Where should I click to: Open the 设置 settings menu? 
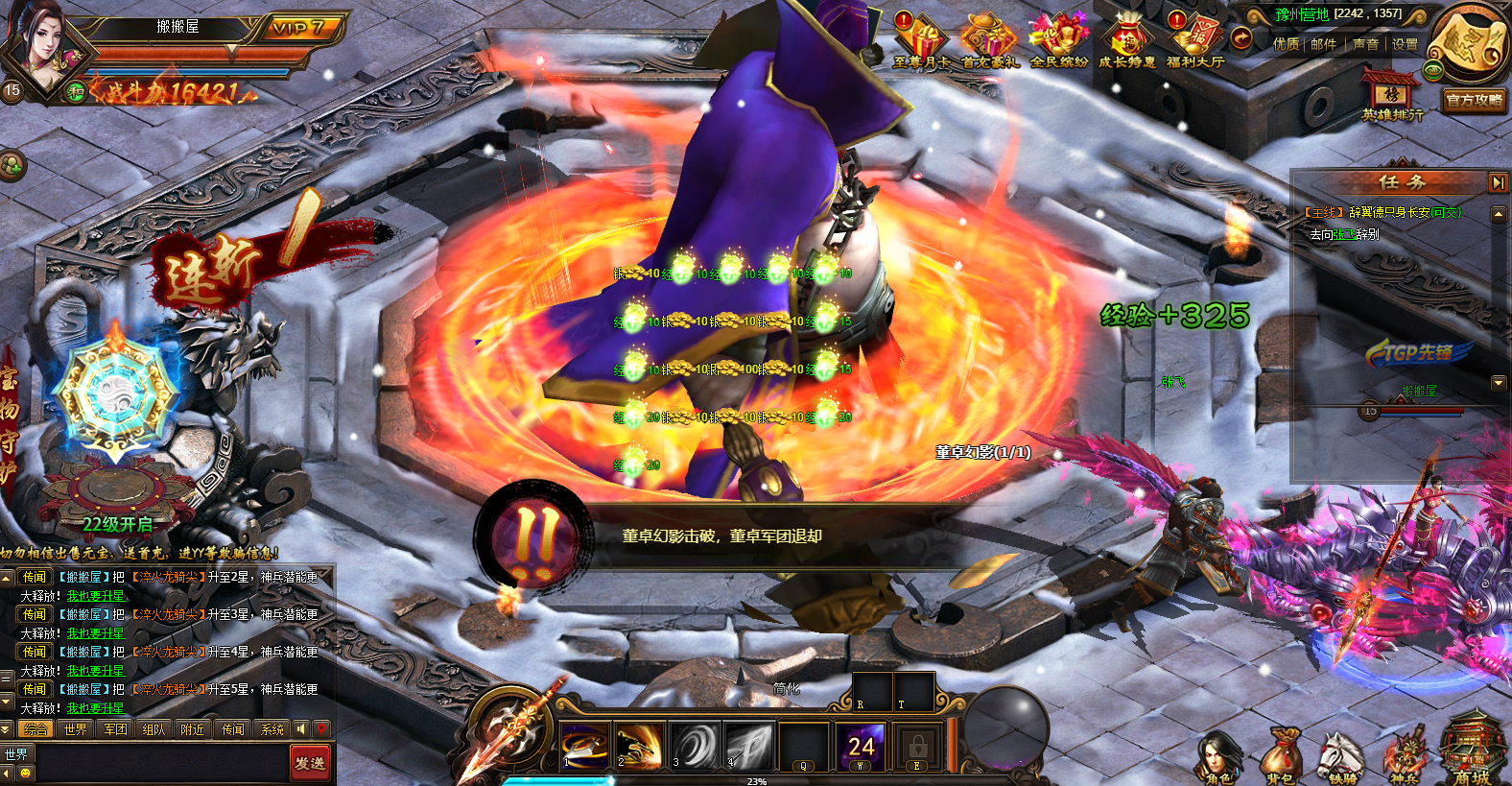click(x=1405, y=44)
